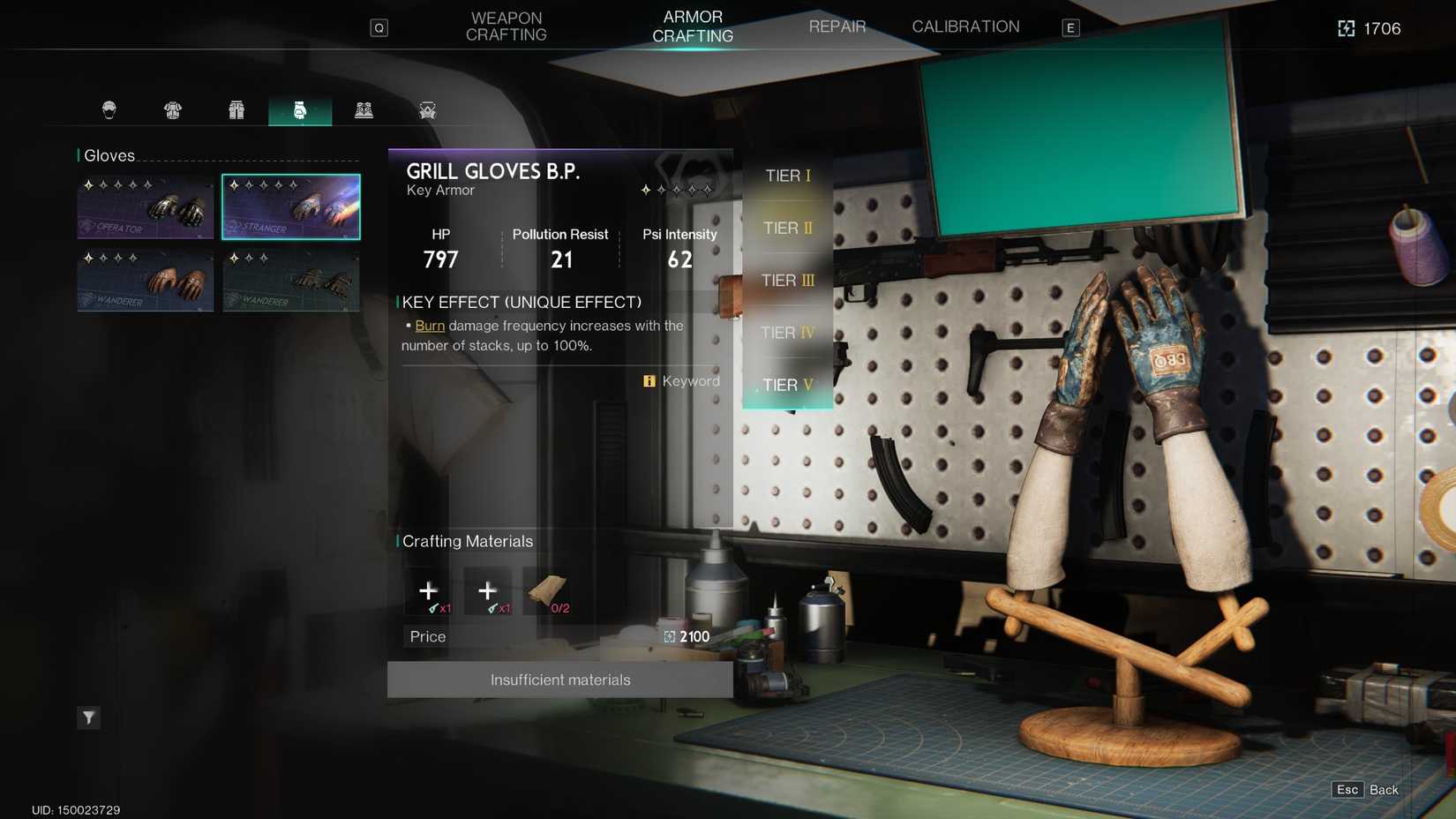Select the Operator gloves thumbnail
The image size is (1456, 819).
click(x=145, y=206)
